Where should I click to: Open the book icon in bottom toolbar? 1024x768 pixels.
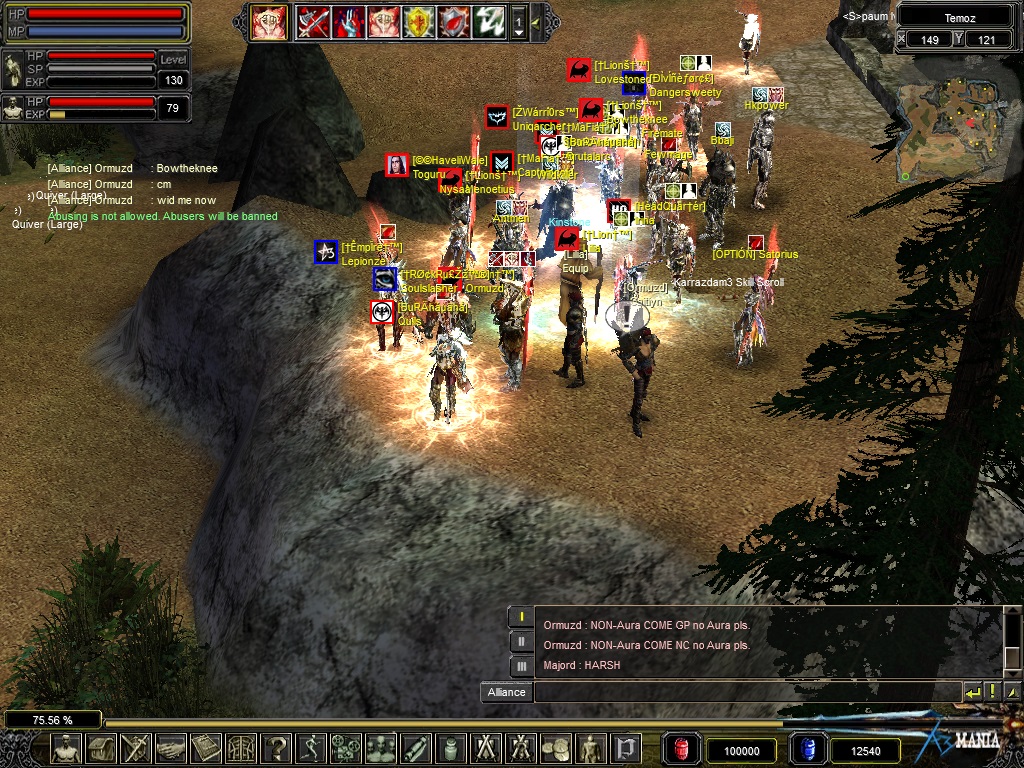pyautogui.click(x=206, y=748)
